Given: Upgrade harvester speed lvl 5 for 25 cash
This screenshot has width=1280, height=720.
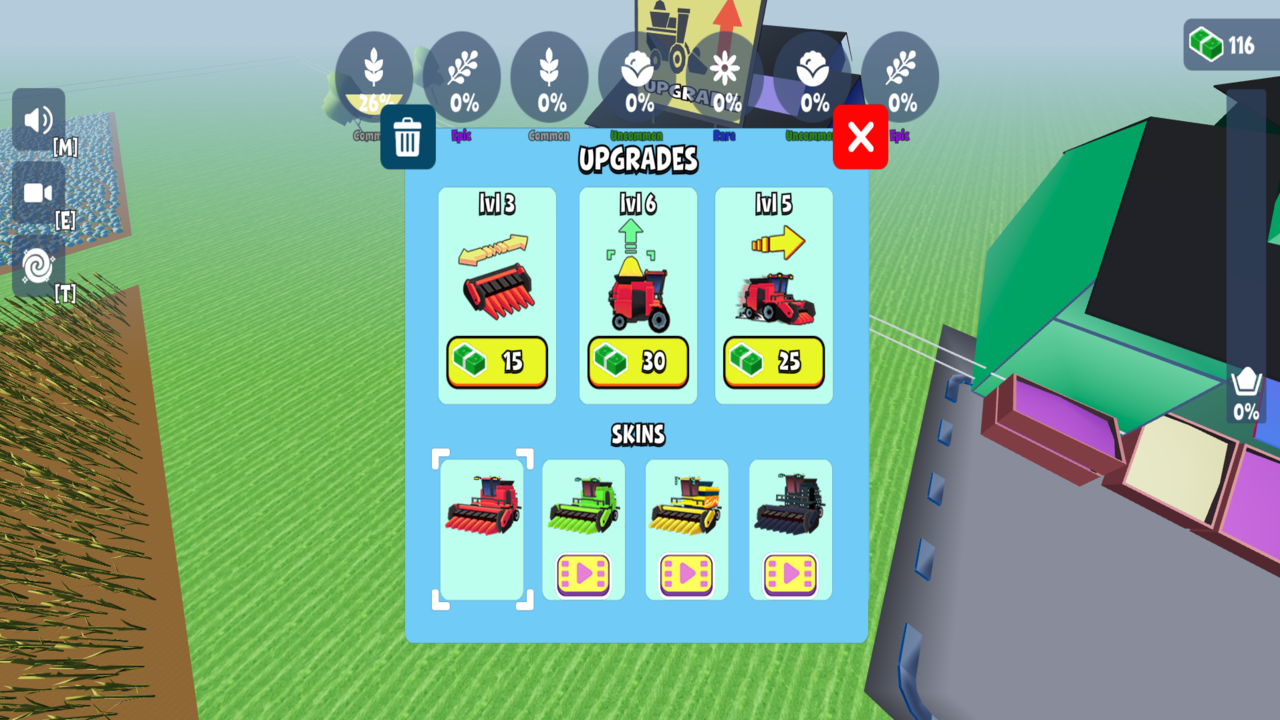Looking at the screenshot, I should point(772,362).
